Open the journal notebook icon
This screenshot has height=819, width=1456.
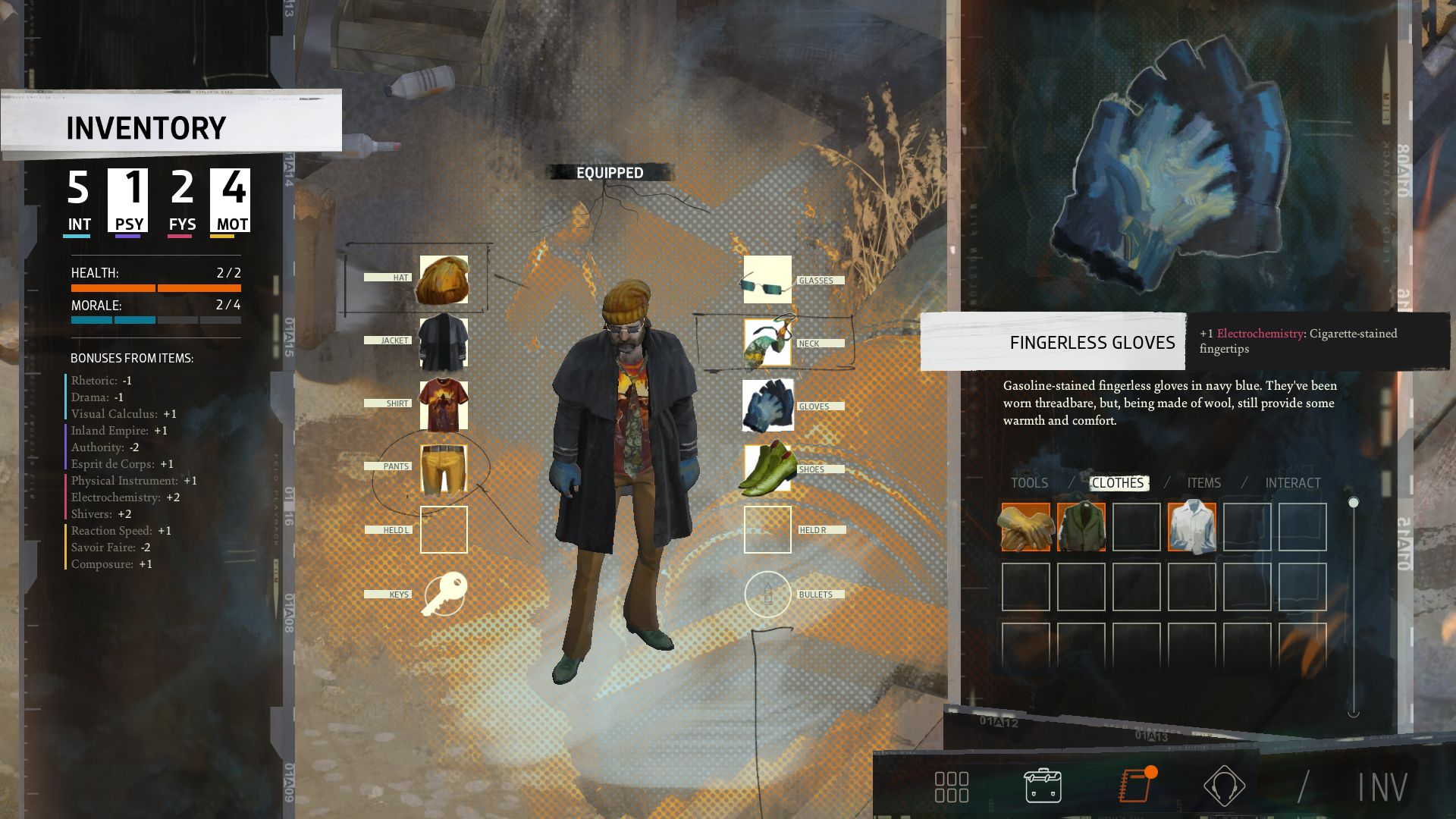click(1135, 786)
